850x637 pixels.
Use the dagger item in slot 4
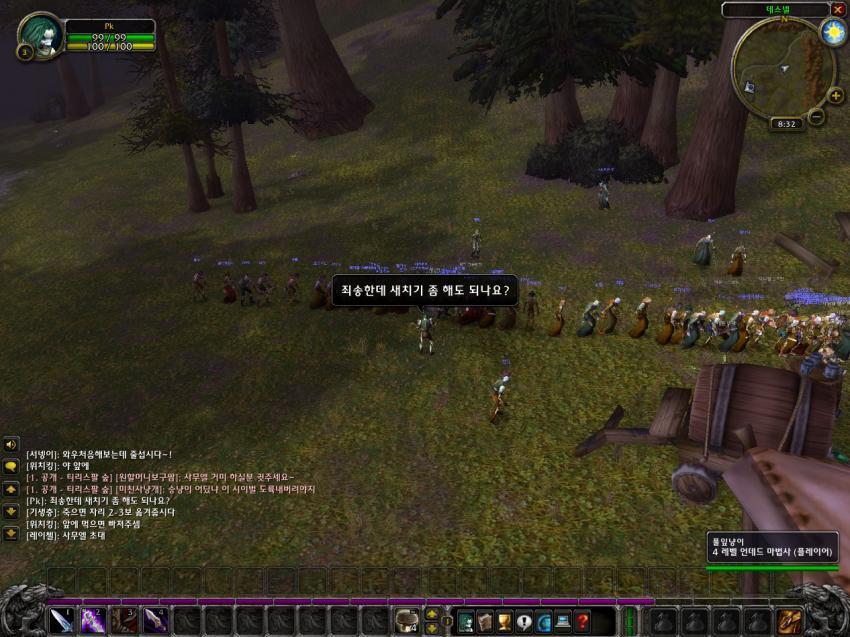coord(155,620)
